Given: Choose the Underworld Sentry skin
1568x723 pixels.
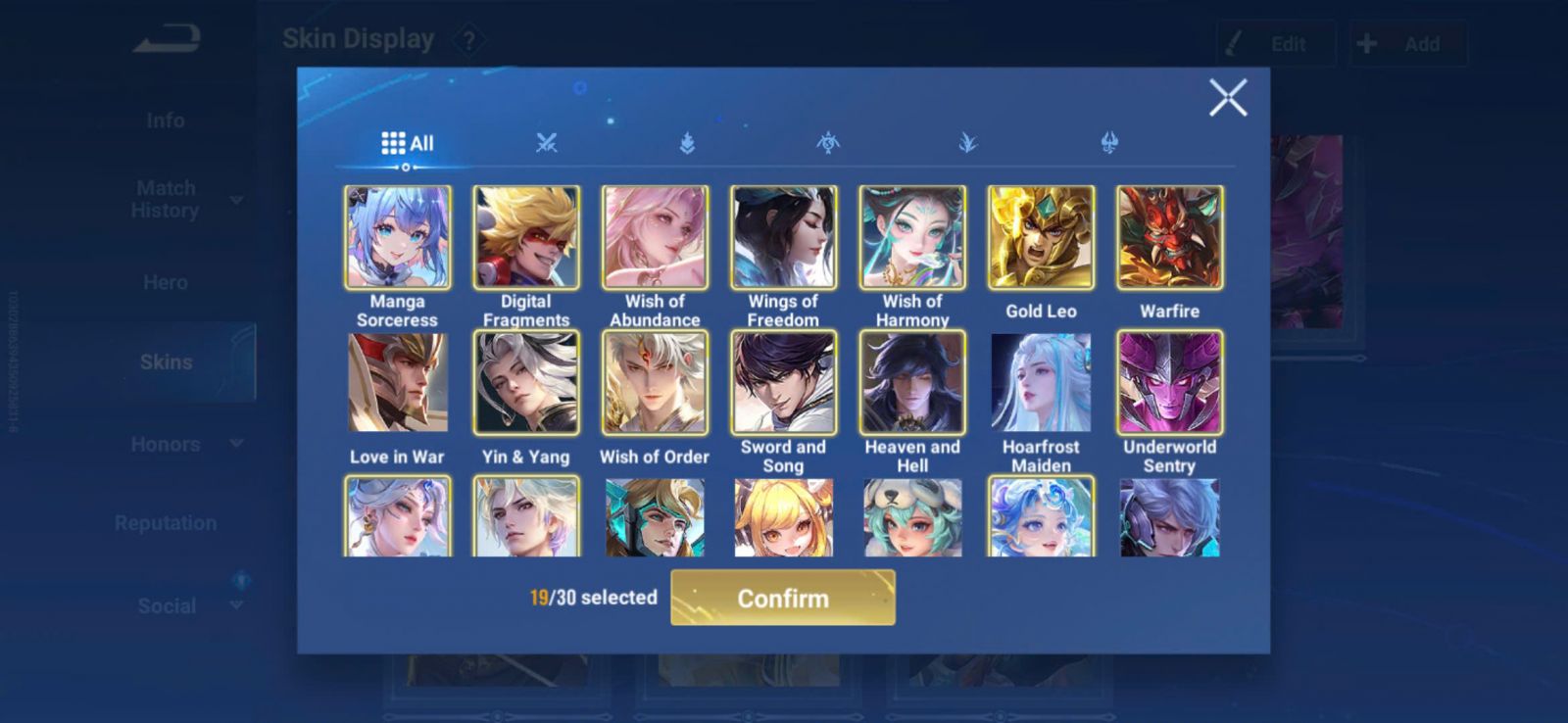Looking at the screenshot, I should point(1169,382).
